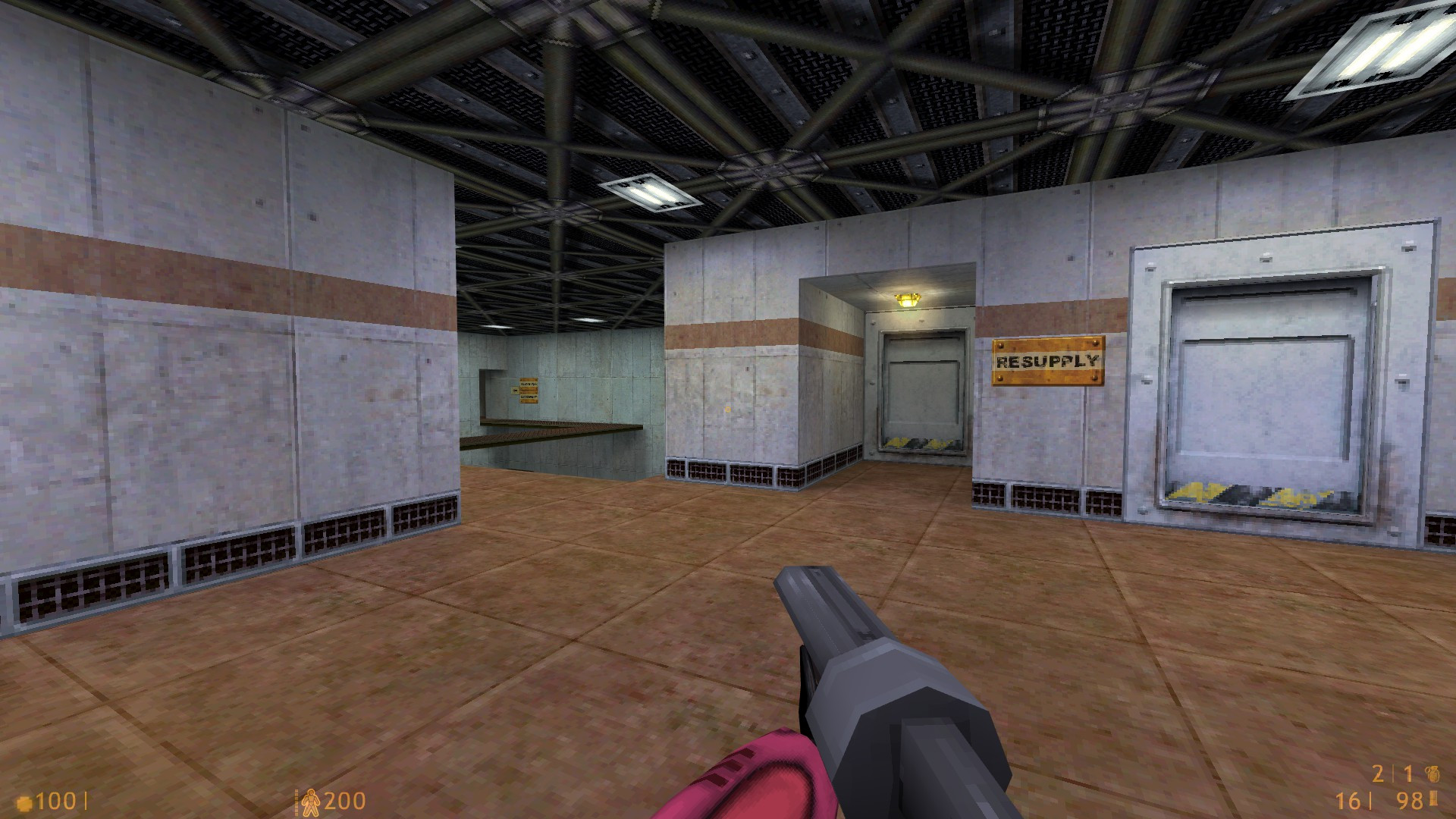Click the small lamp above the resupply door
The width and height of the screenshot is (1456, 819).
(908, 299)
